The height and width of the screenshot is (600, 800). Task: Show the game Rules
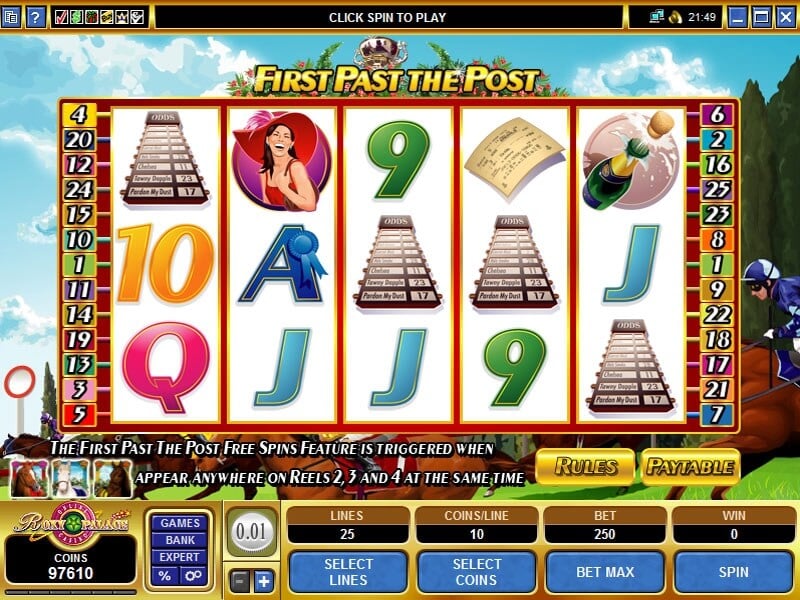tap(585, 466)
